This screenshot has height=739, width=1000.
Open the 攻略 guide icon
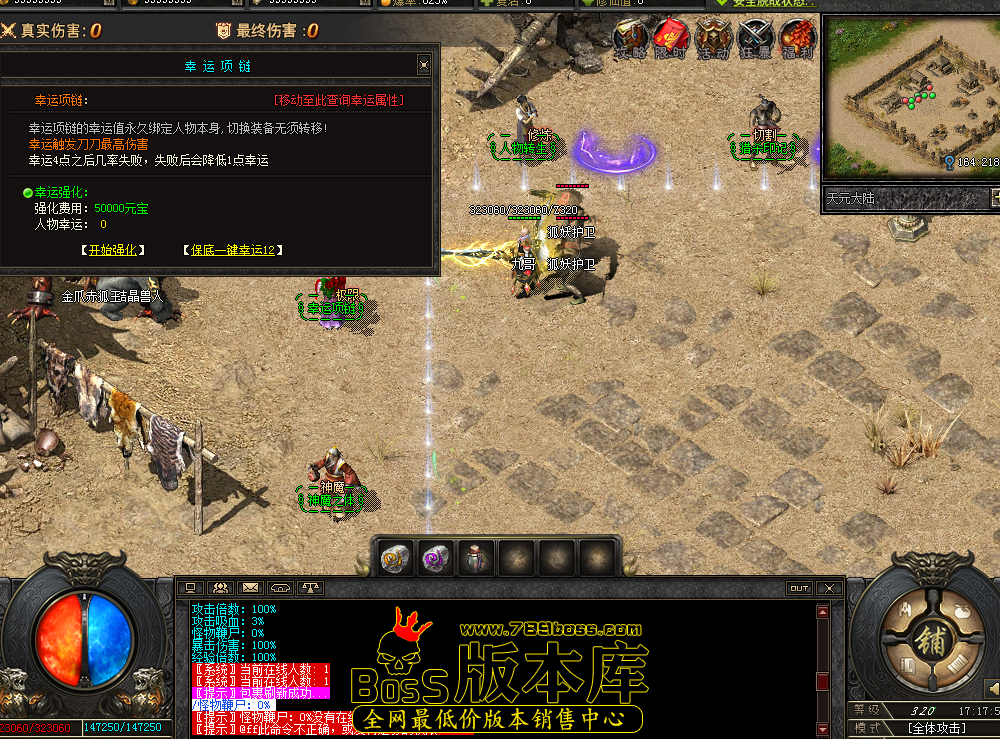coord(630,39)
